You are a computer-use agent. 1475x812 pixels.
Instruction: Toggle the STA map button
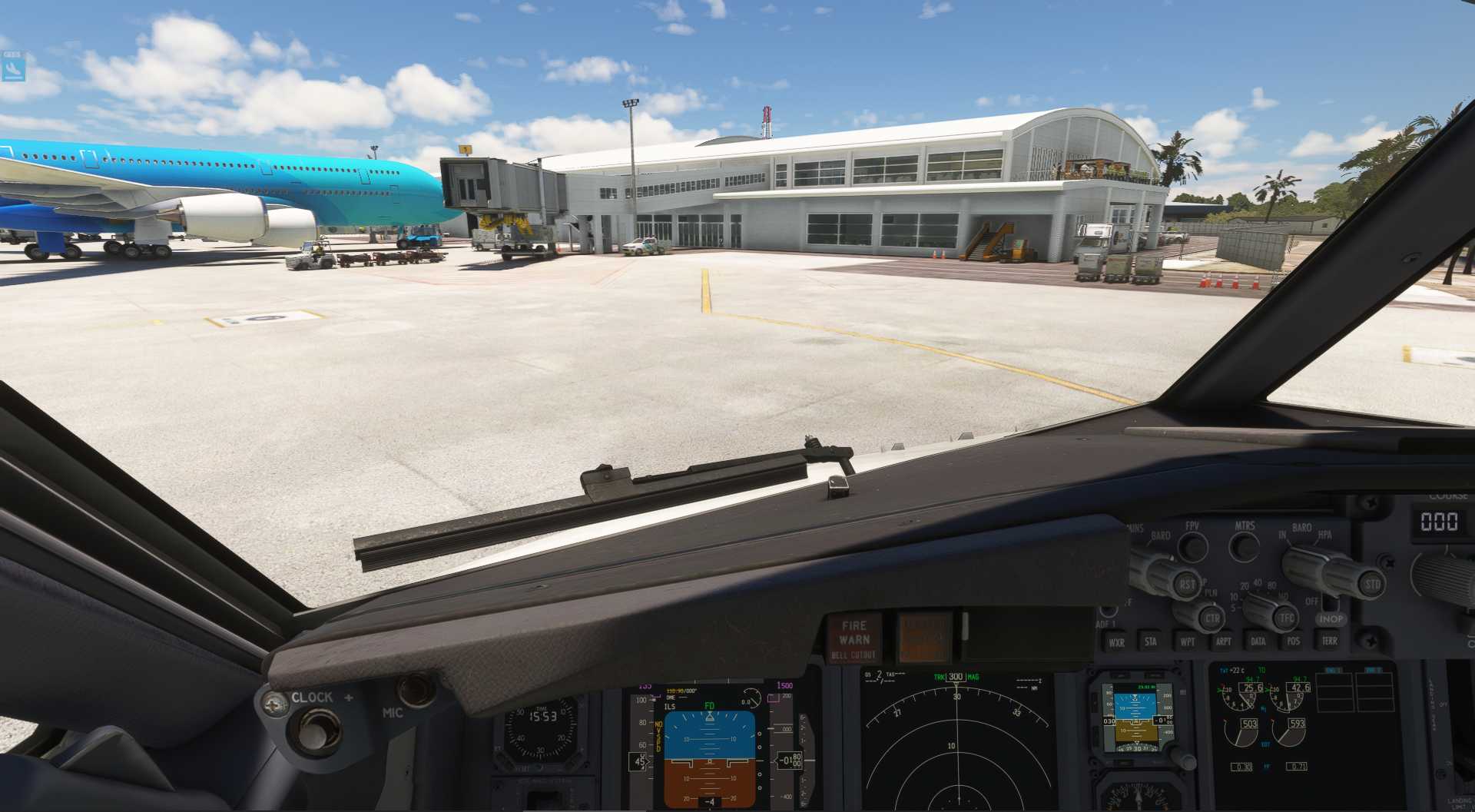coord(1150,641)
